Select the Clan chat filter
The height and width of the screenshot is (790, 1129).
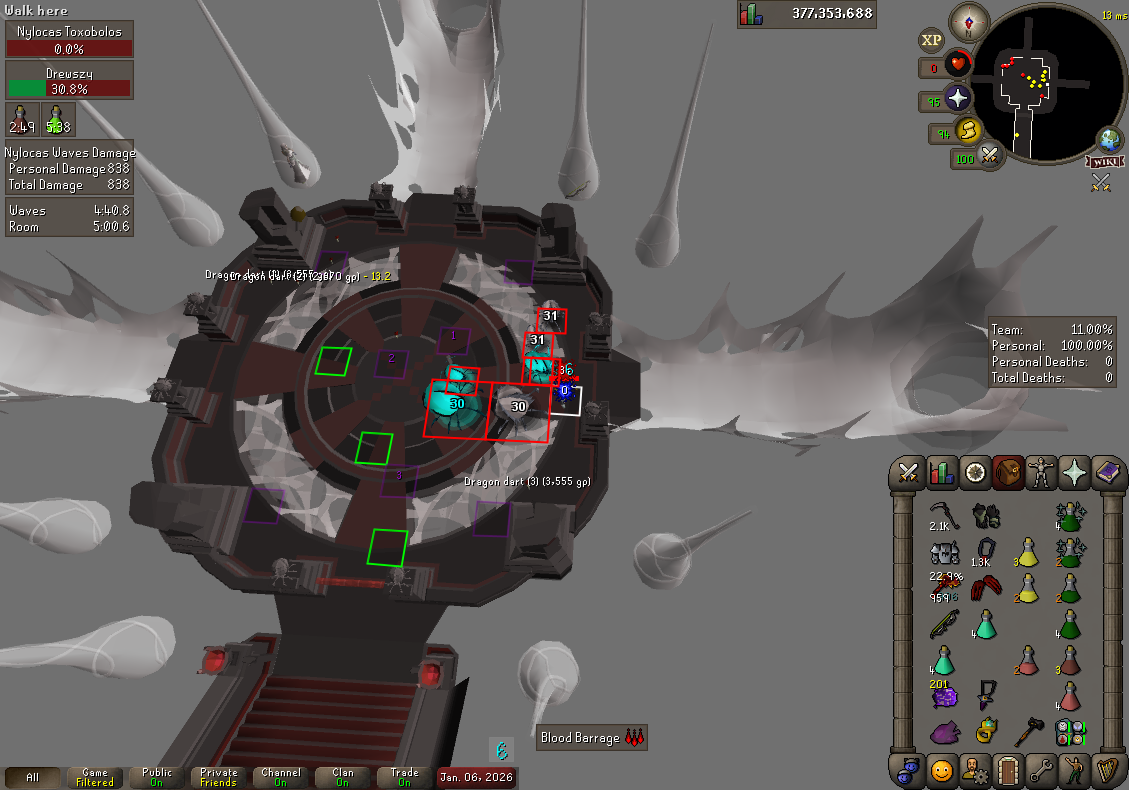coord(343,777)
